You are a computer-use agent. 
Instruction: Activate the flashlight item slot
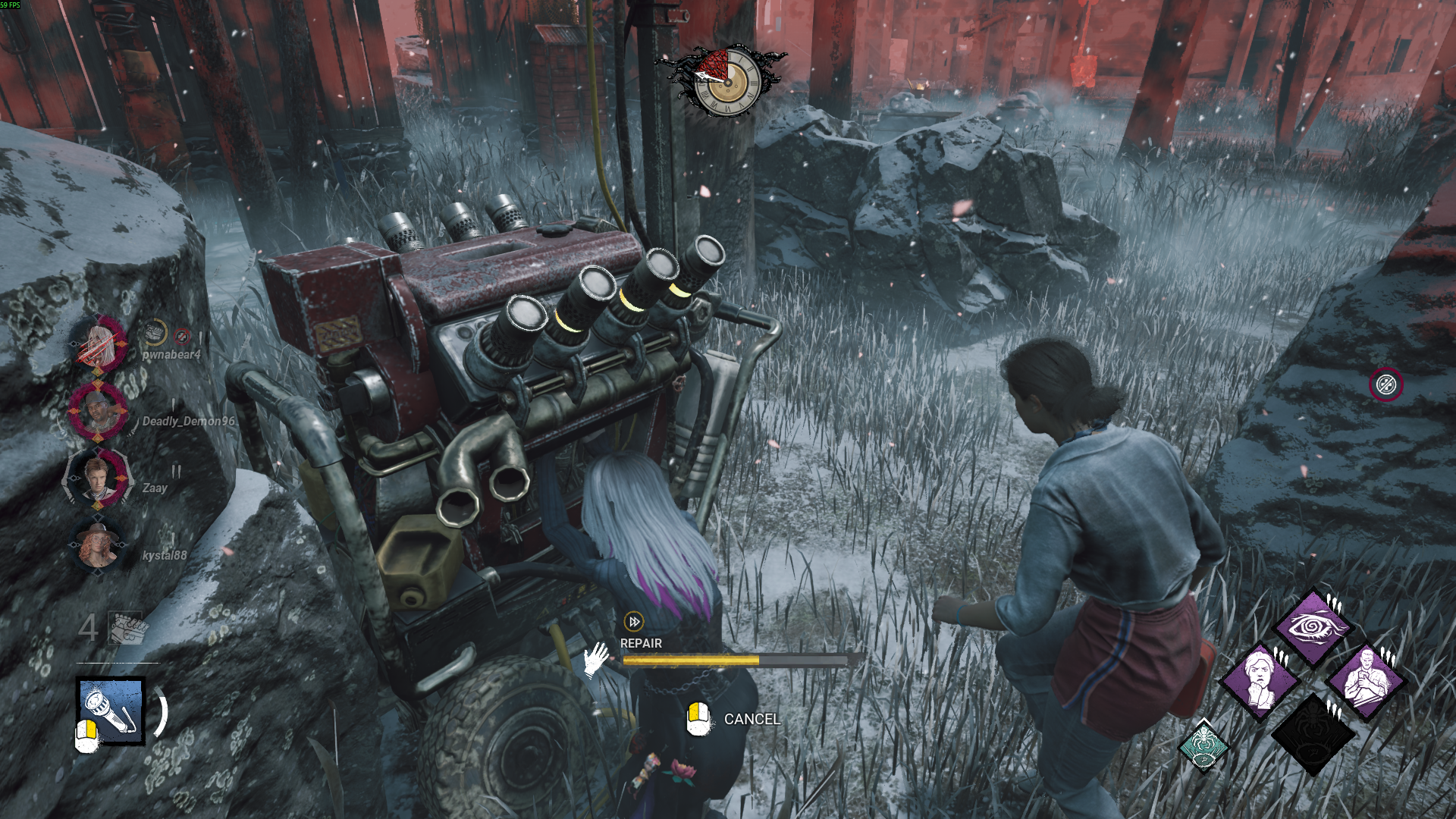click(x=111, y=711)
